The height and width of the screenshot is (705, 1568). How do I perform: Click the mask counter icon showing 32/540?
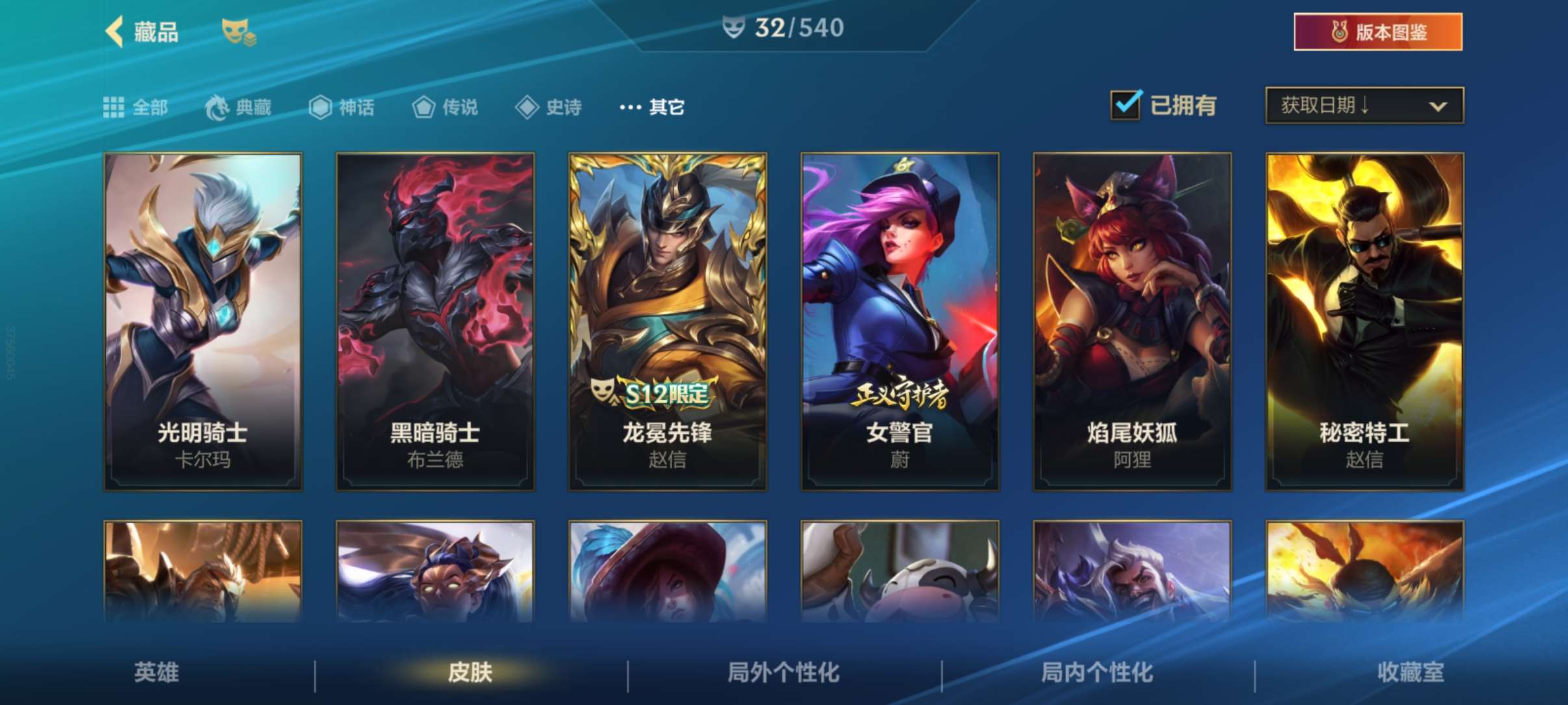tap(732, 28)
